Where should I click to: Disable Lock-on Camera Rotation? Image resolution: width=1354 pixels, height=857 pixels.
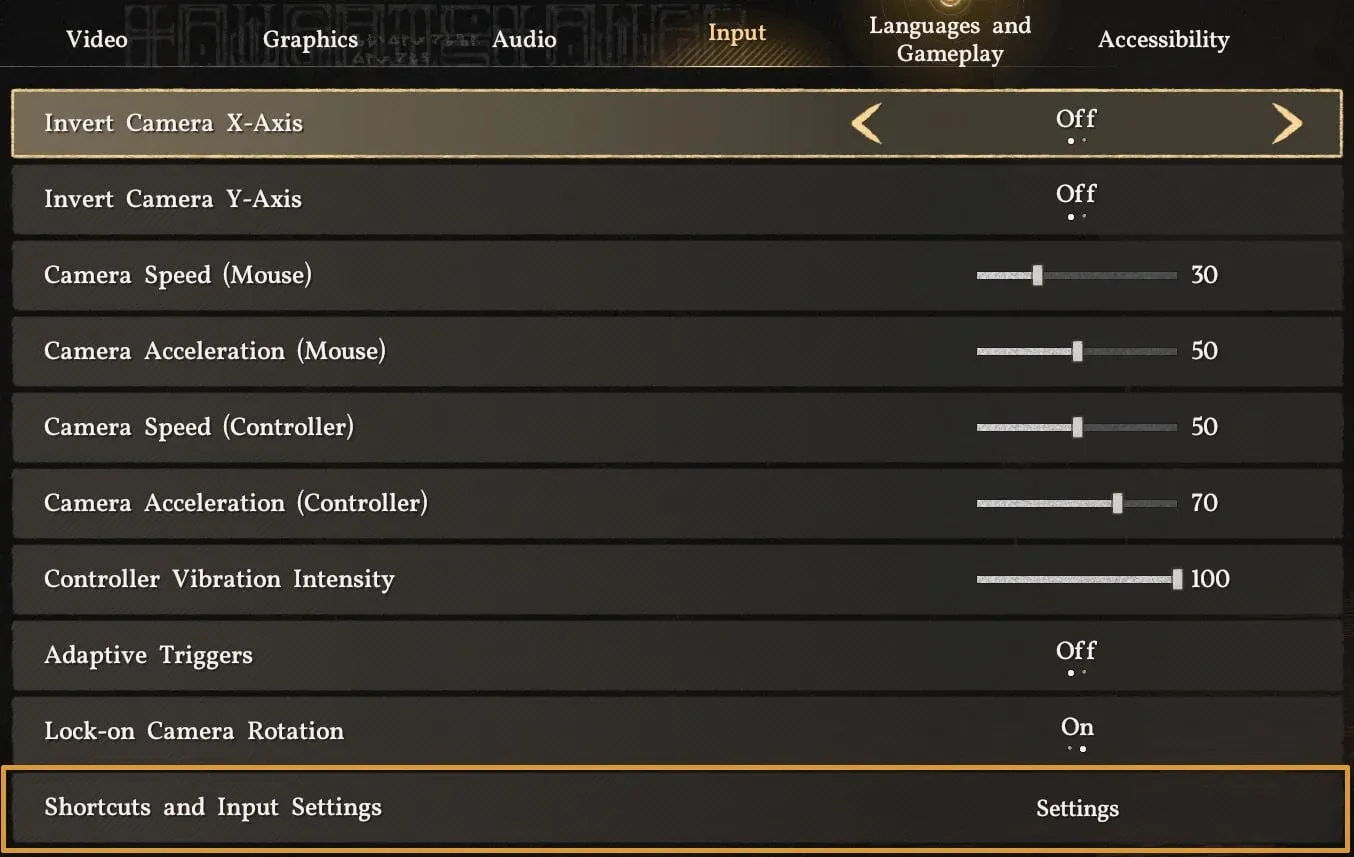coord(1076,729)
